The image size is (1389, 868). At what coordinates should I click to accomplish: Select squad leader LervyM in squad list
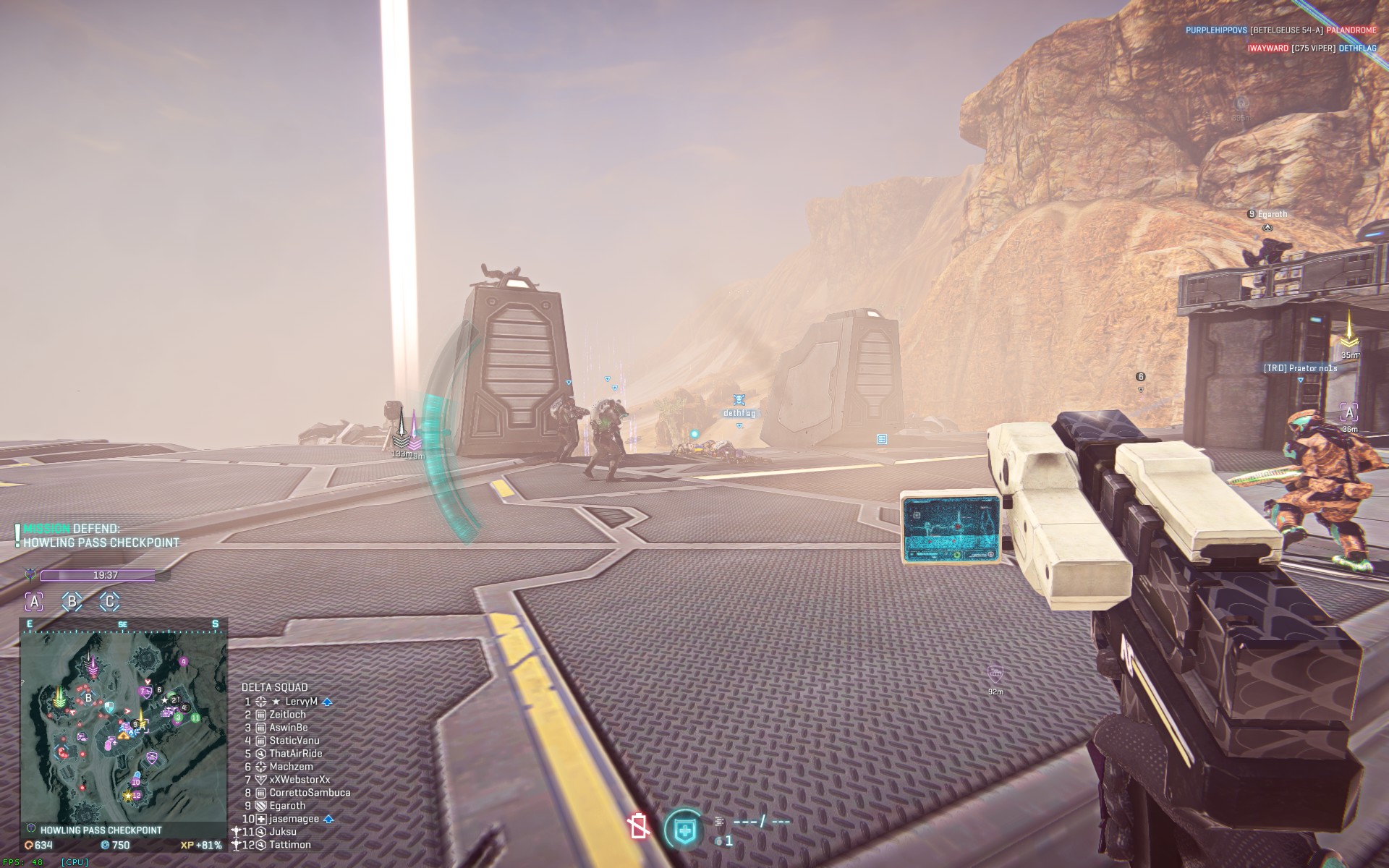click(301, 702)
